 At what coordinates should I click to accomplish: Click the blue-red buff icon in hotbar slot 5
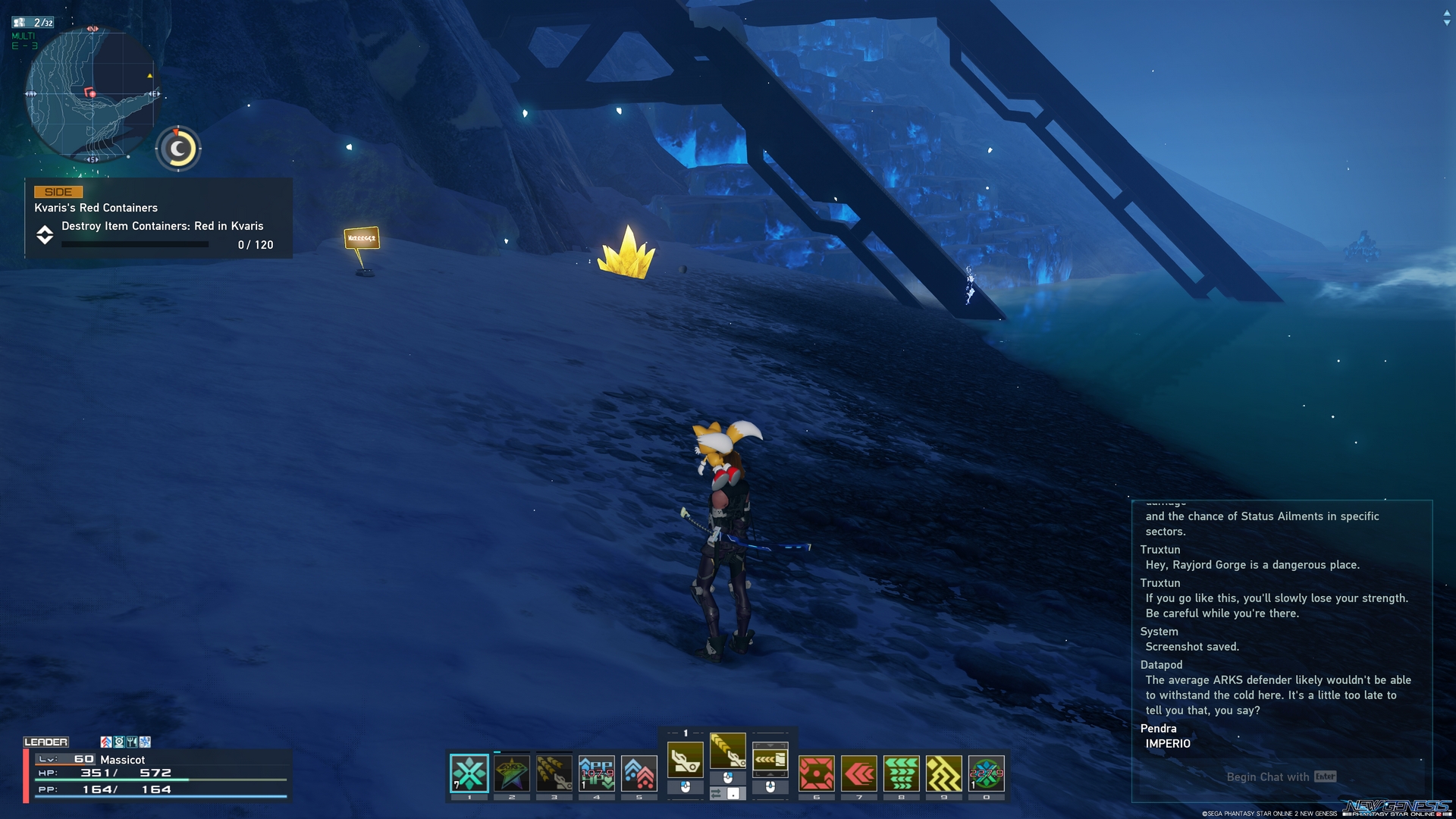coord(639,773)
